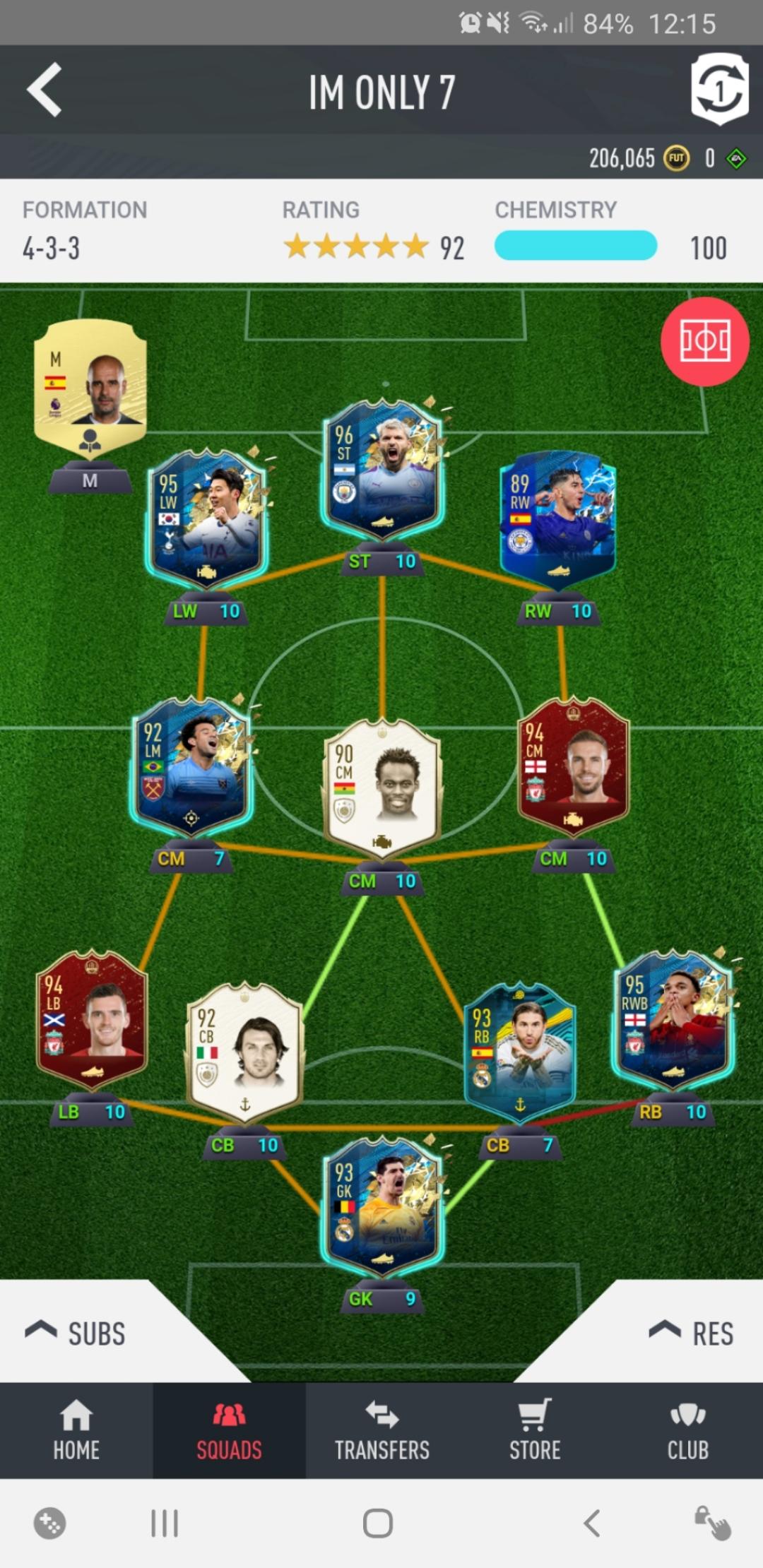The width and height of the screenshot is (763, 1568).
Task: Select the 94-rated CM red card
Action: coord(573,766)
